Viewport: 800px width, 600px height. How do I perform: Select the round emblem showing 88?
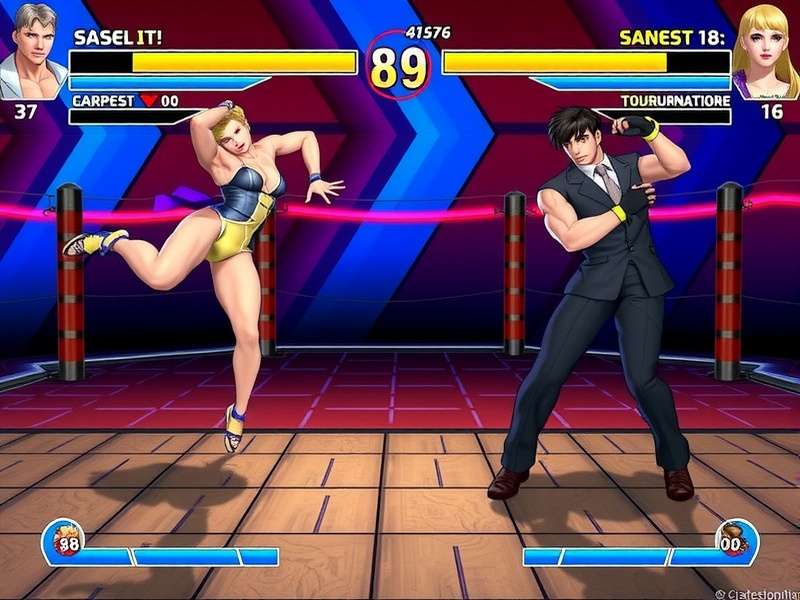click(65, 542)
